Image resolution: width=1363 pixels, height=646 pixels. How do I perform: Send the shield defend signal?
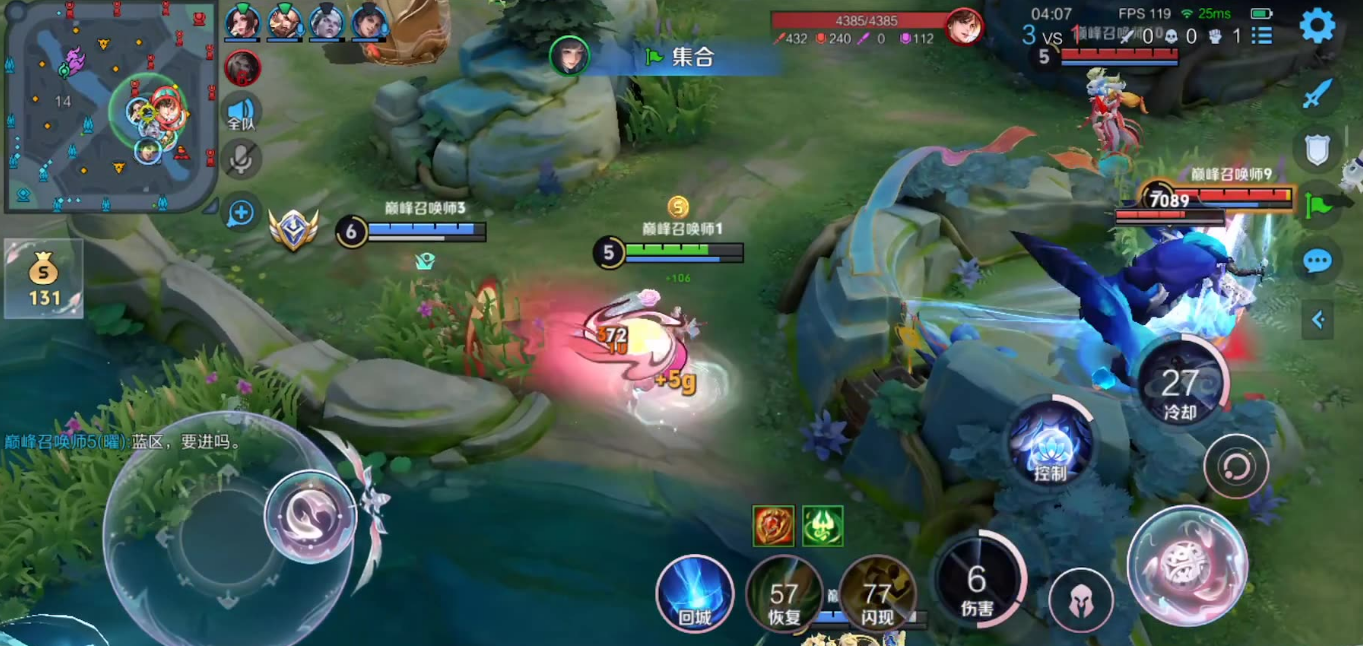coord(1318,150)
